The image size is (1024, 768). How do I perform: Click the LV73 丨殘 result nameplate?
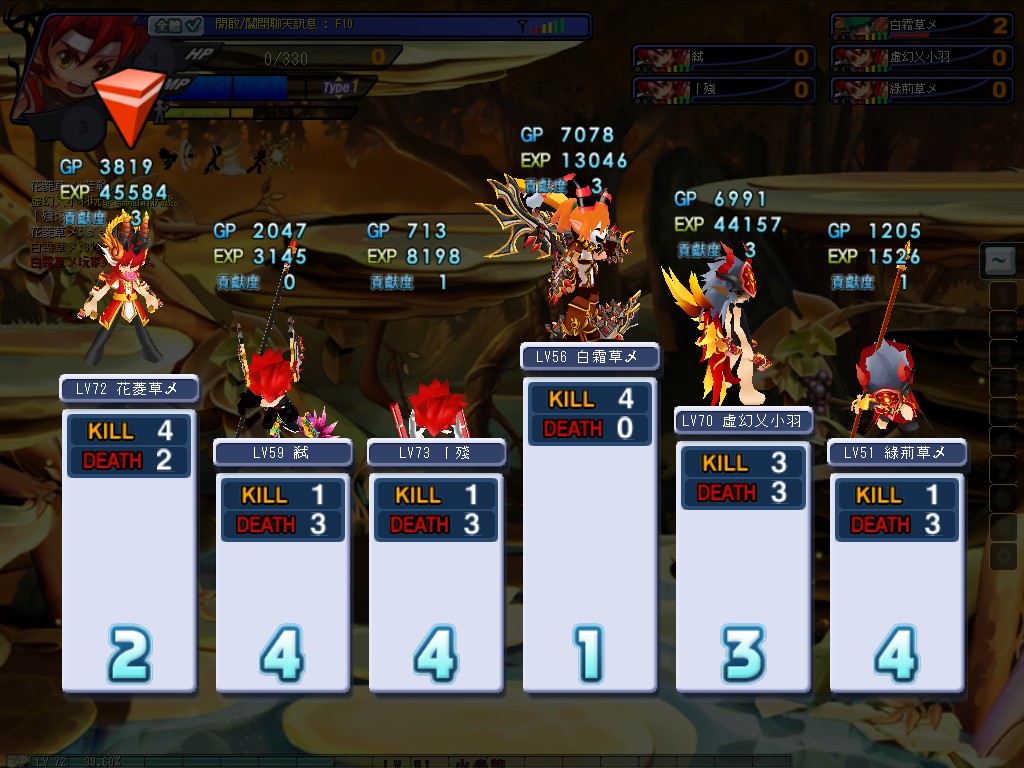click(437, 453)
